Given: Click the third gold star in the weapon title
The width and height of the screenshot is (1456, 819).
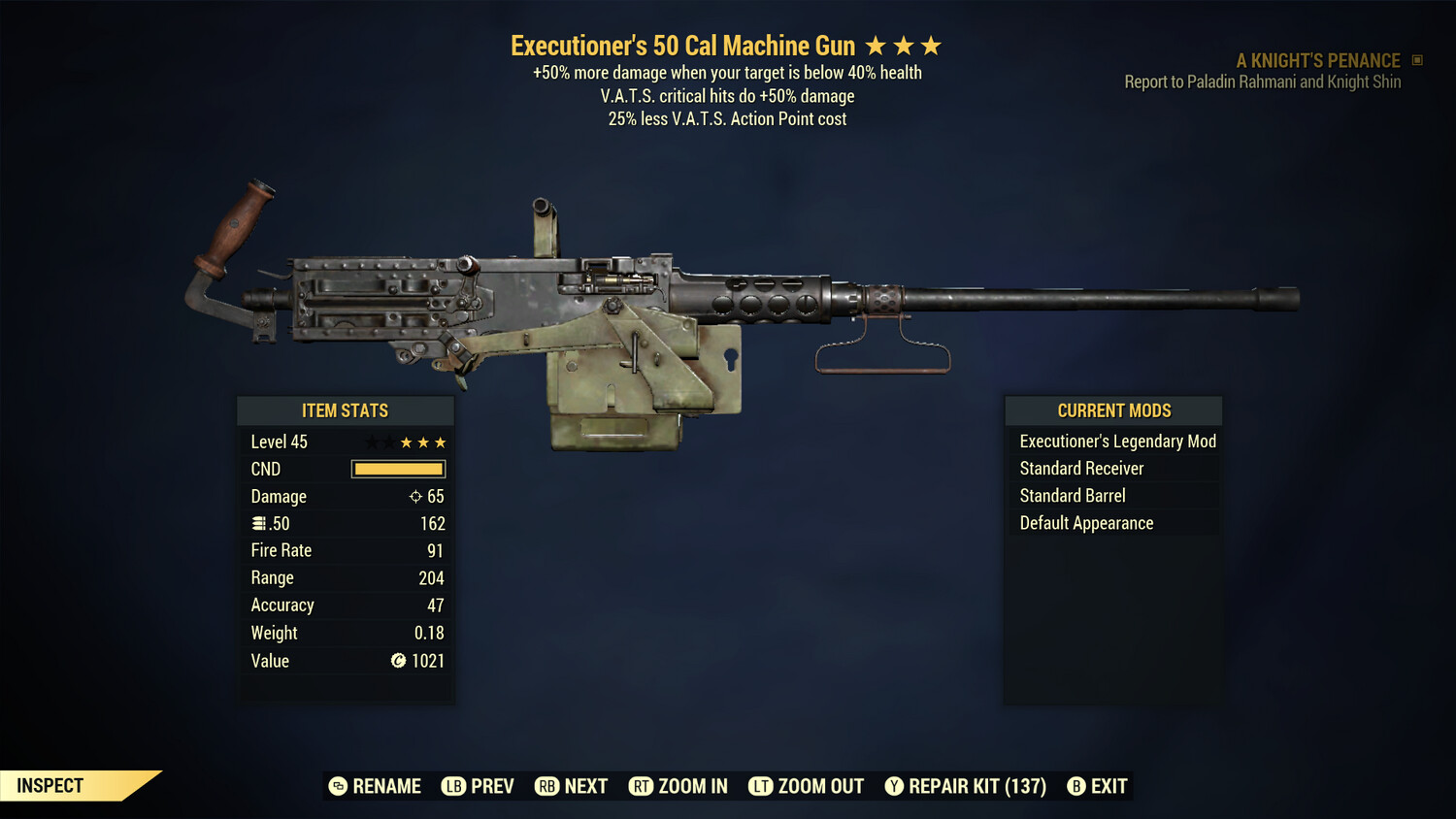Looking at the screenshot, I should click(x=930, y=44).
